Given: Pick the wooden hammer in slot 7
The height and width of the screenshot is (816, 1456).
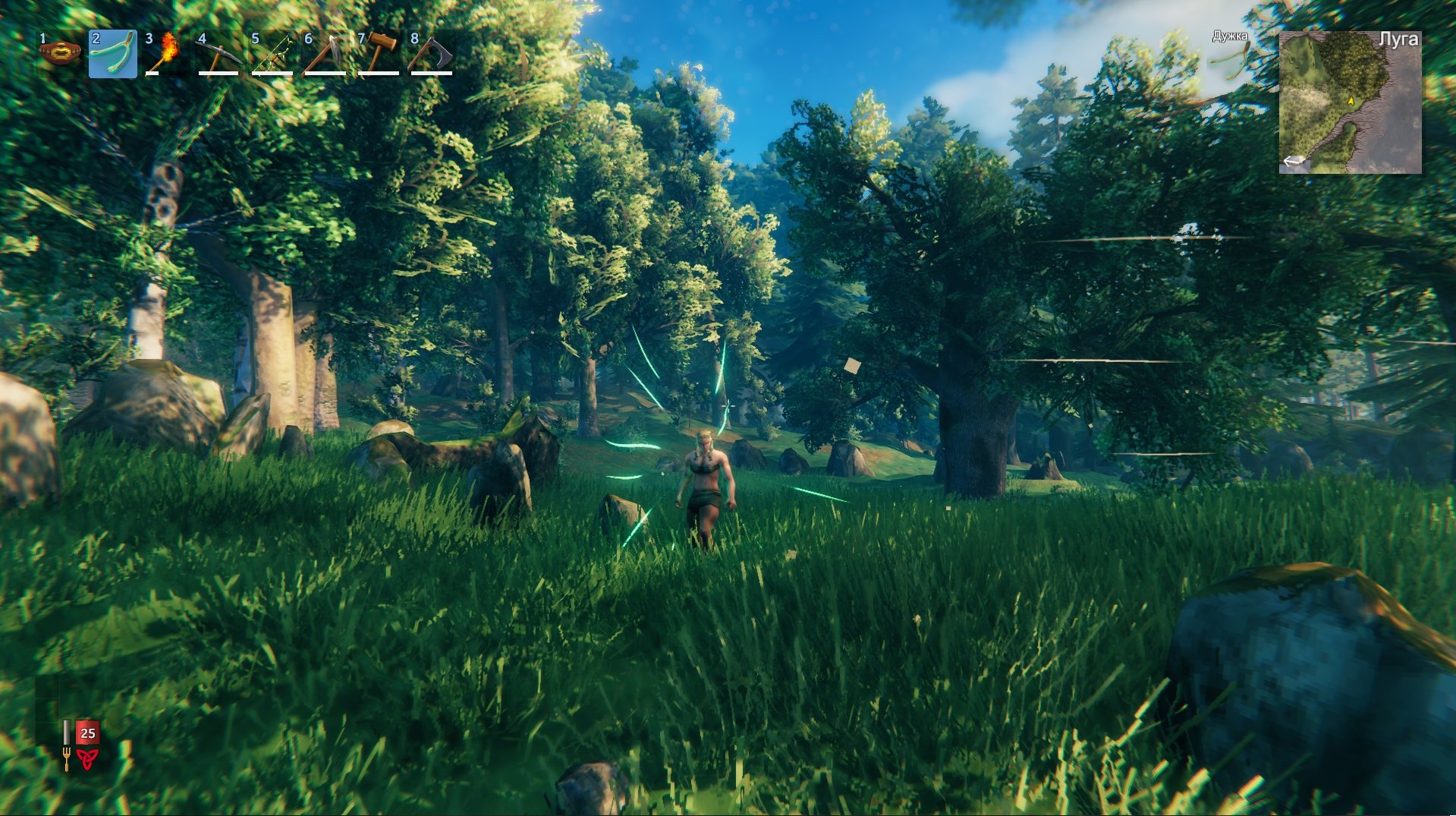Looking at the screenshot, I should (x=378, y=53).
